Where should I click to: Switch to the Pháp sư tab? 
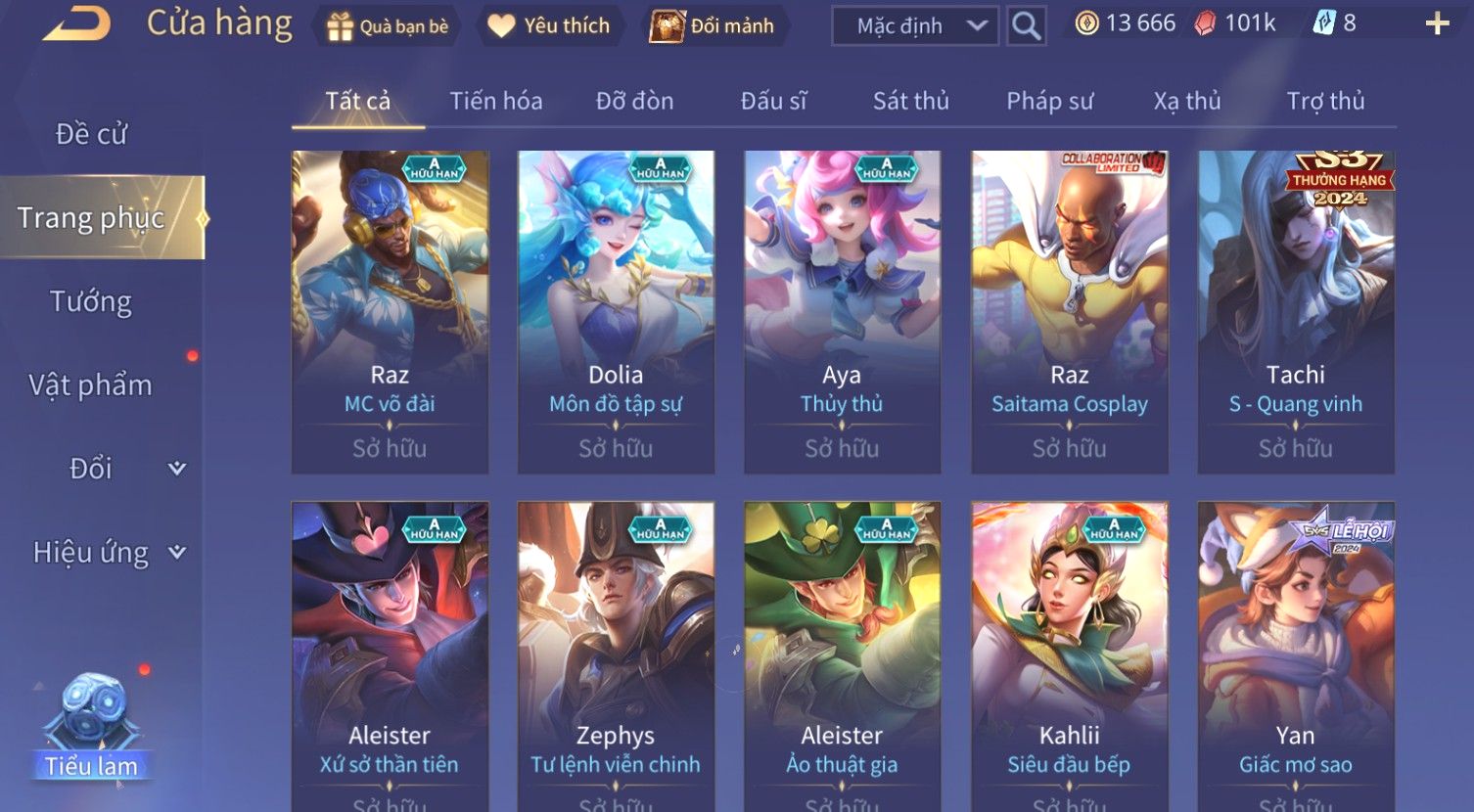(x=1049, y=101)
